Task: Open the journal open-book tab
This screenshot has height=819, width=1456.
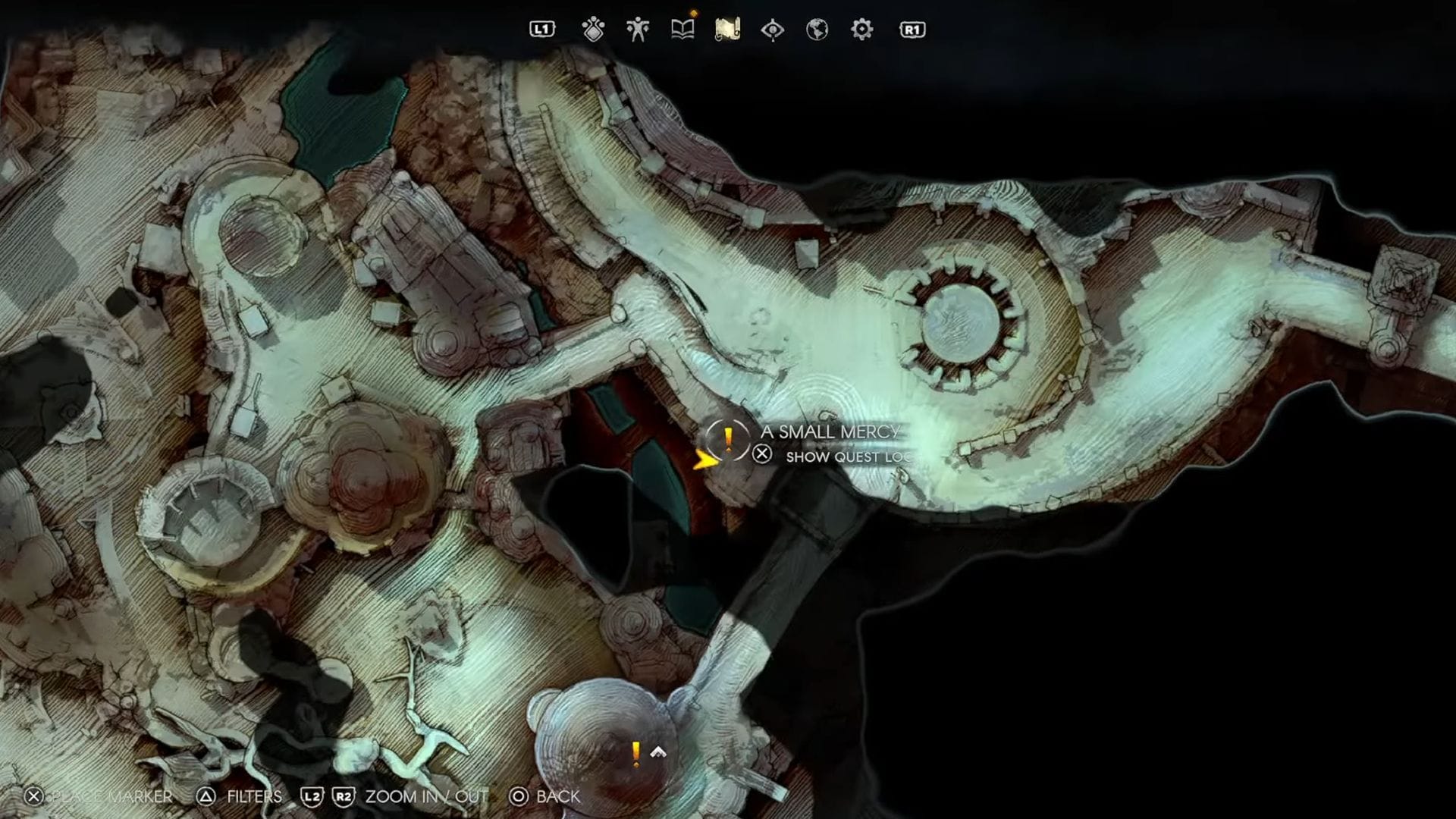Action: [682, 30]
